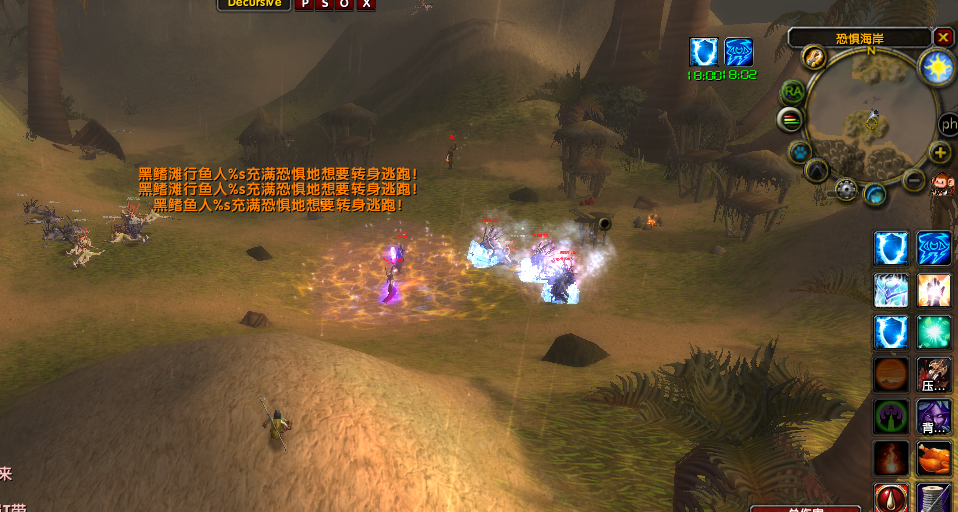Select the orange planet ability slot
Image resolution: width=958 pixels, height=512 pixels.
[891, 375]
